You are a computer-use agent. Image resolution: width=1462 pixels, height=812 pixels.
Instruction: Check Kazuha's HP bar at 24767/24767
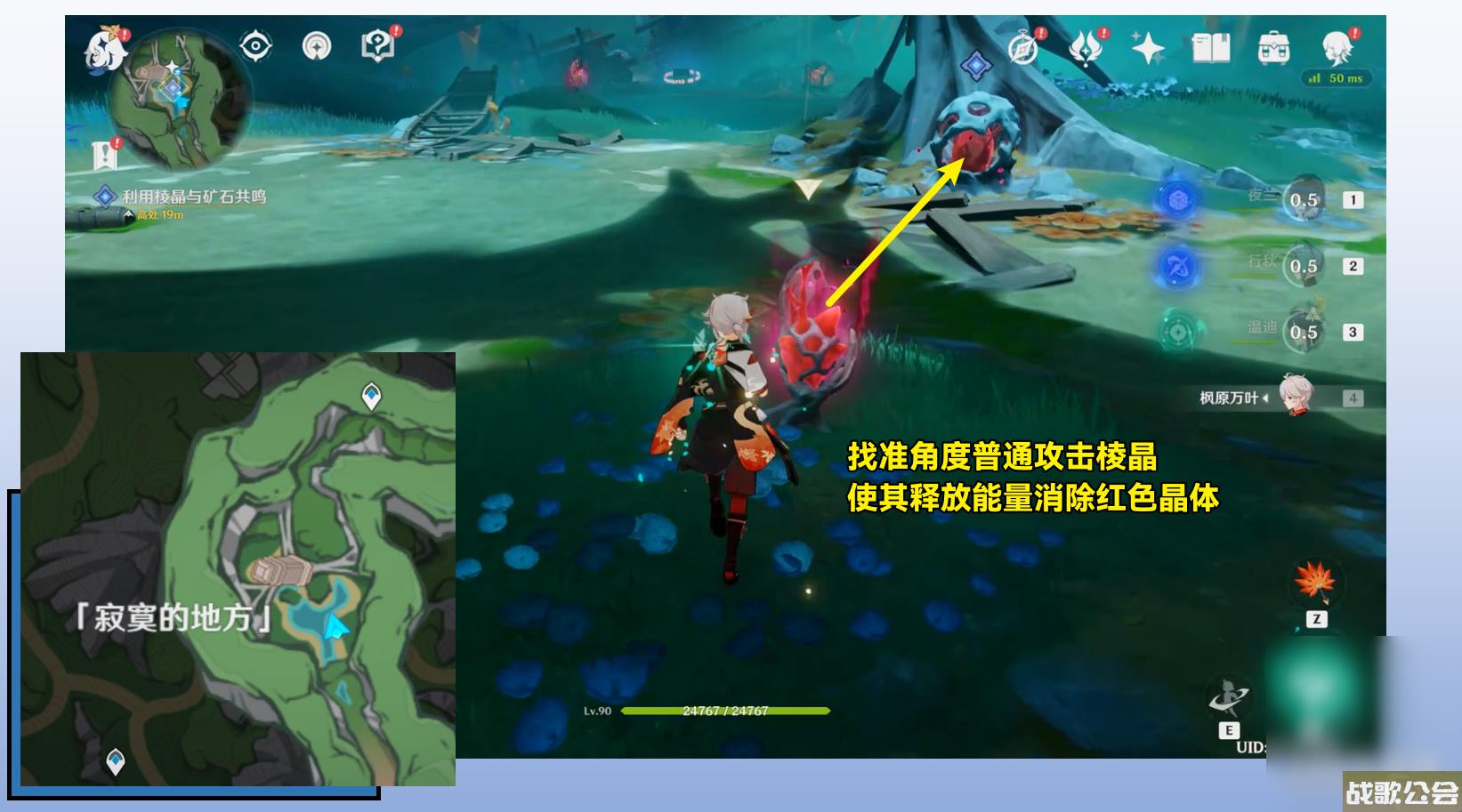click(725, 710)
